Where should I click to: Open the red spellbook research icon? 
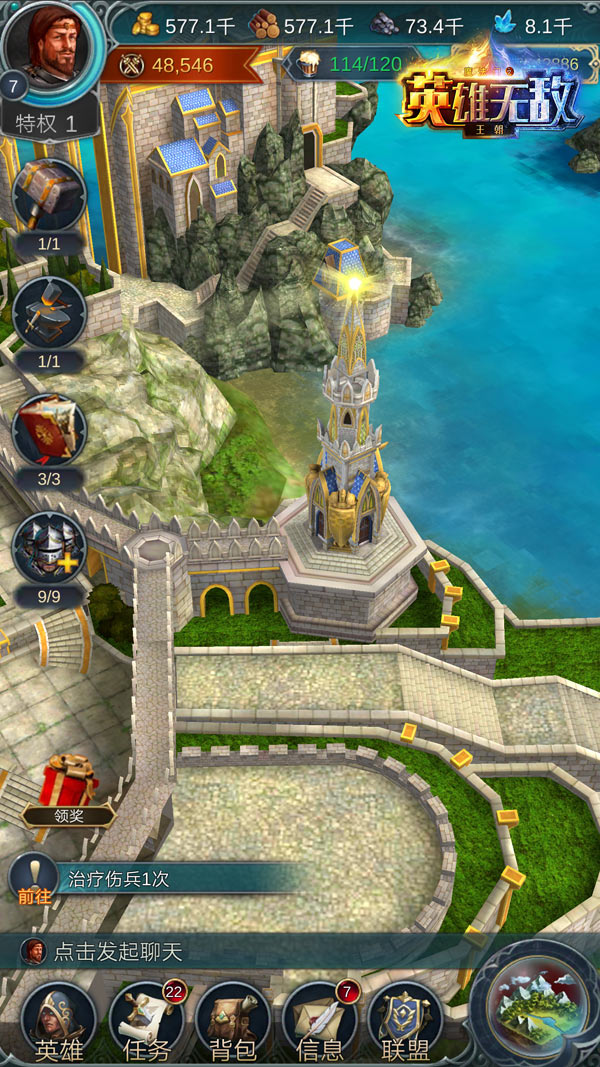pyautogui.click(x=49, y=430)
